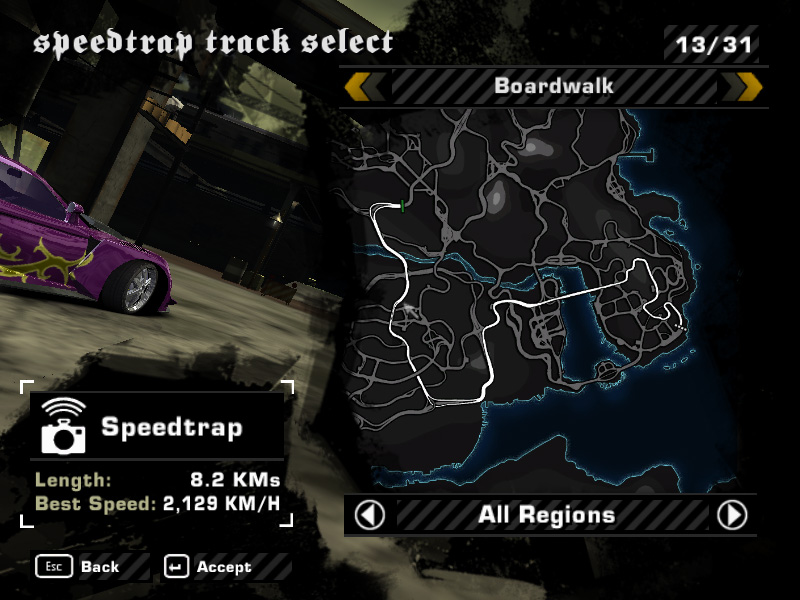This screenshot has height=600, width=800.
Task: Advance to the next track with the right yellow arrow
Action: [x=749, y=87]
